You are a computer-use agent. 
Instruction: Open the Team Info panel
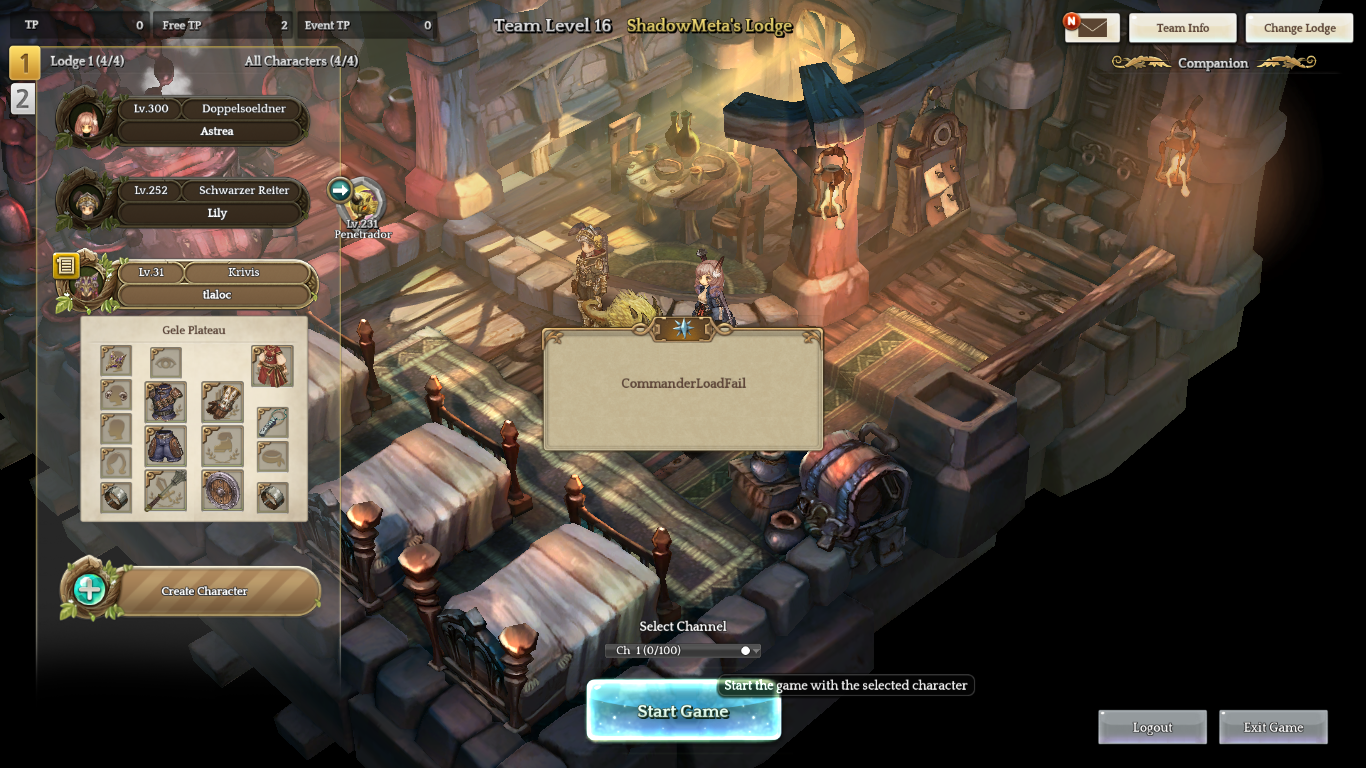point(1182,28)
